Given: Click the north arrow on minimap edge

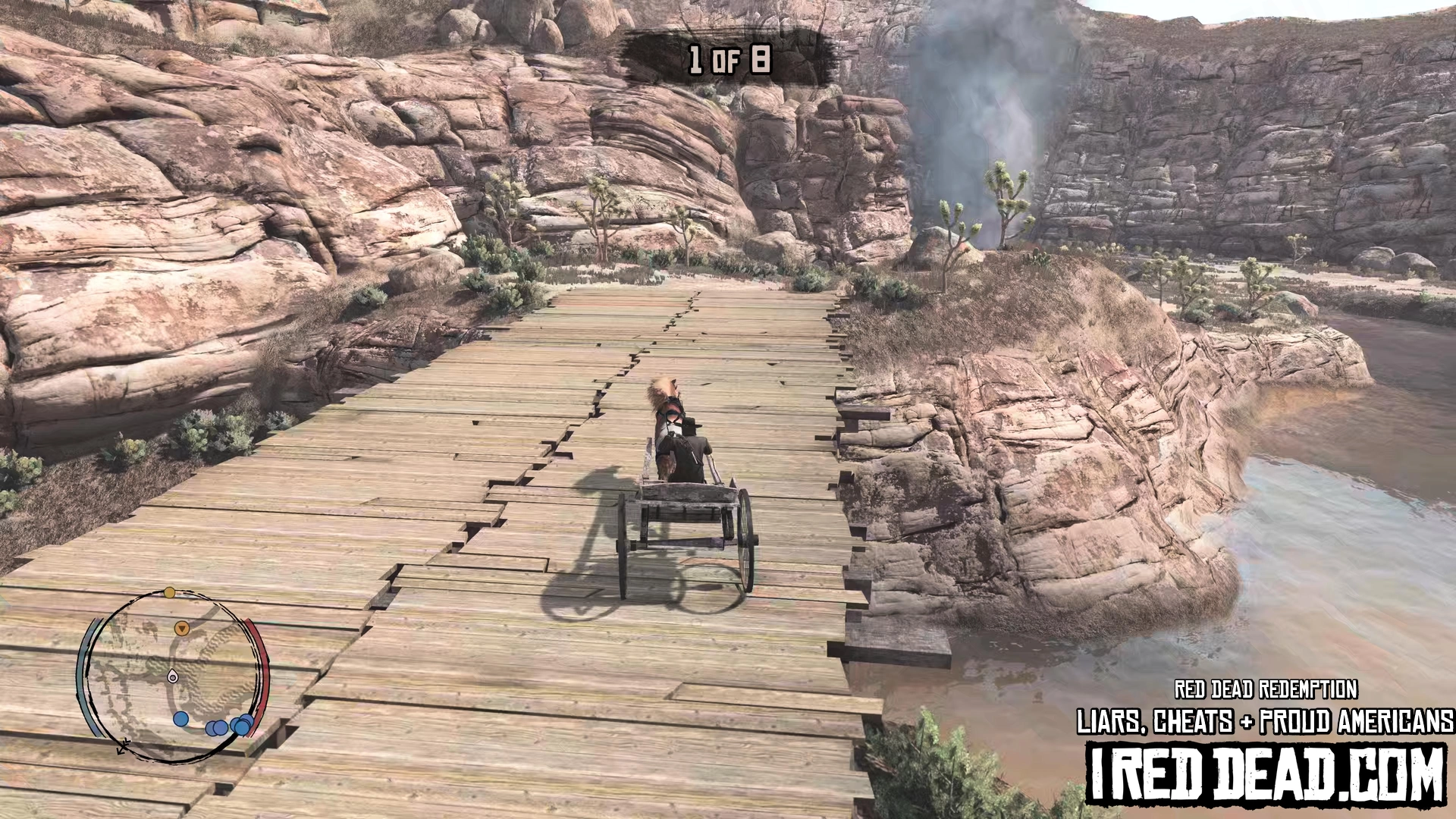Looking at the screenshot, I should pyautogui.click(x=124, y=747).
